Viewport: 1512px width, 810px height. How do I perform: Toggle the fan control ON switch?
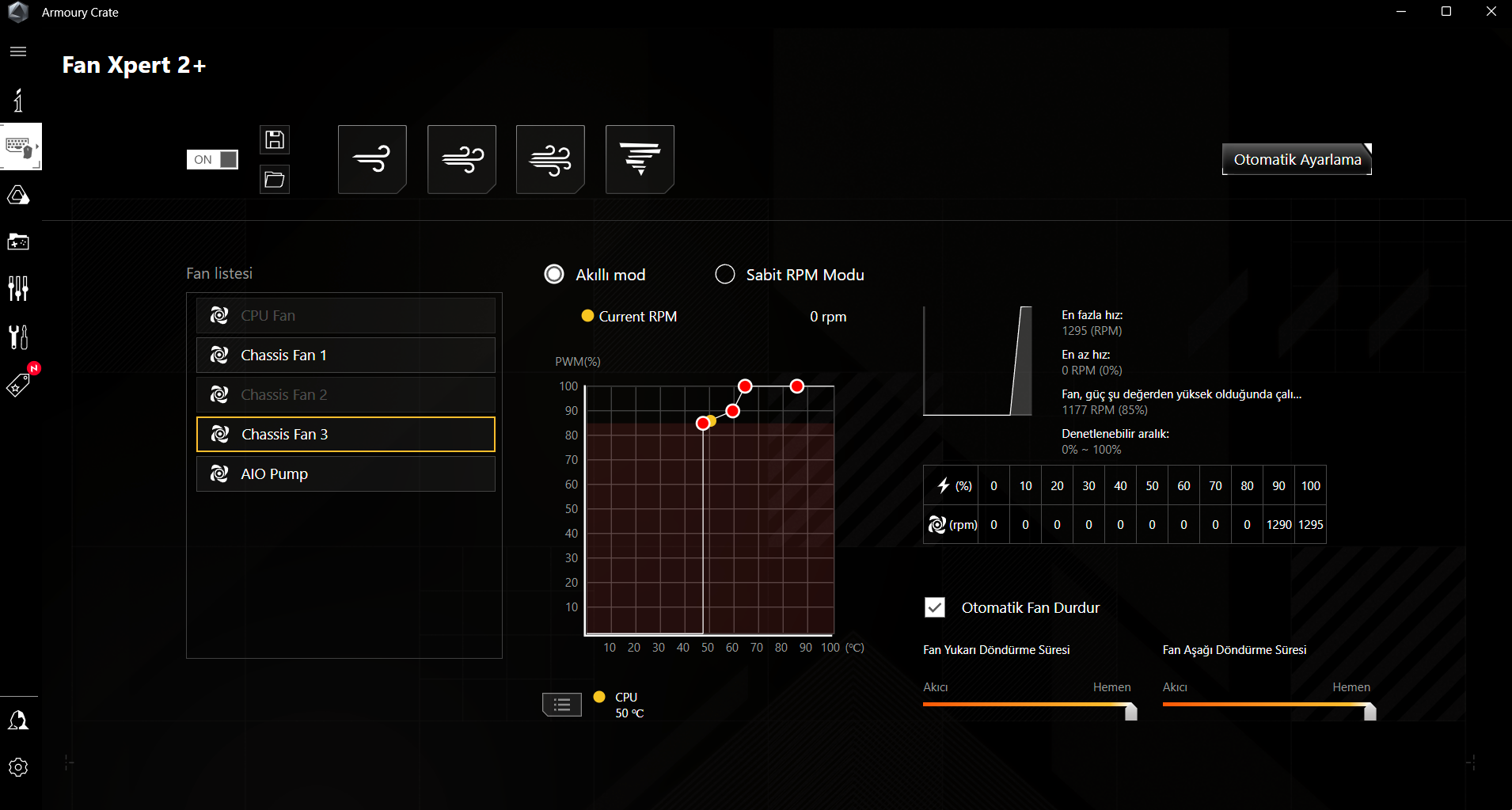tap(212, 159)
